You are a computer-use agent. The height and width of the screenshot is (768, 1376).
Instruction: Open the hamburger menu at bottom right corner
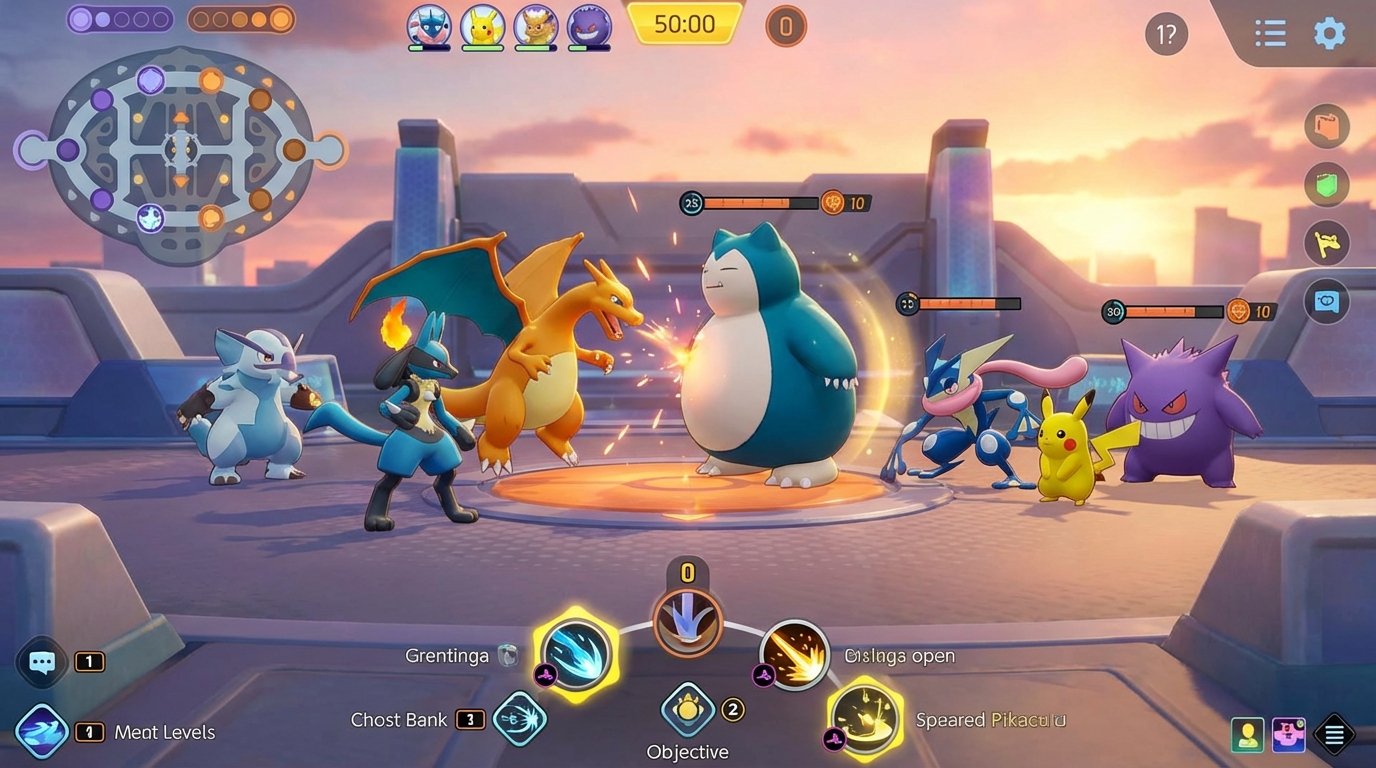click(1334, 735)
